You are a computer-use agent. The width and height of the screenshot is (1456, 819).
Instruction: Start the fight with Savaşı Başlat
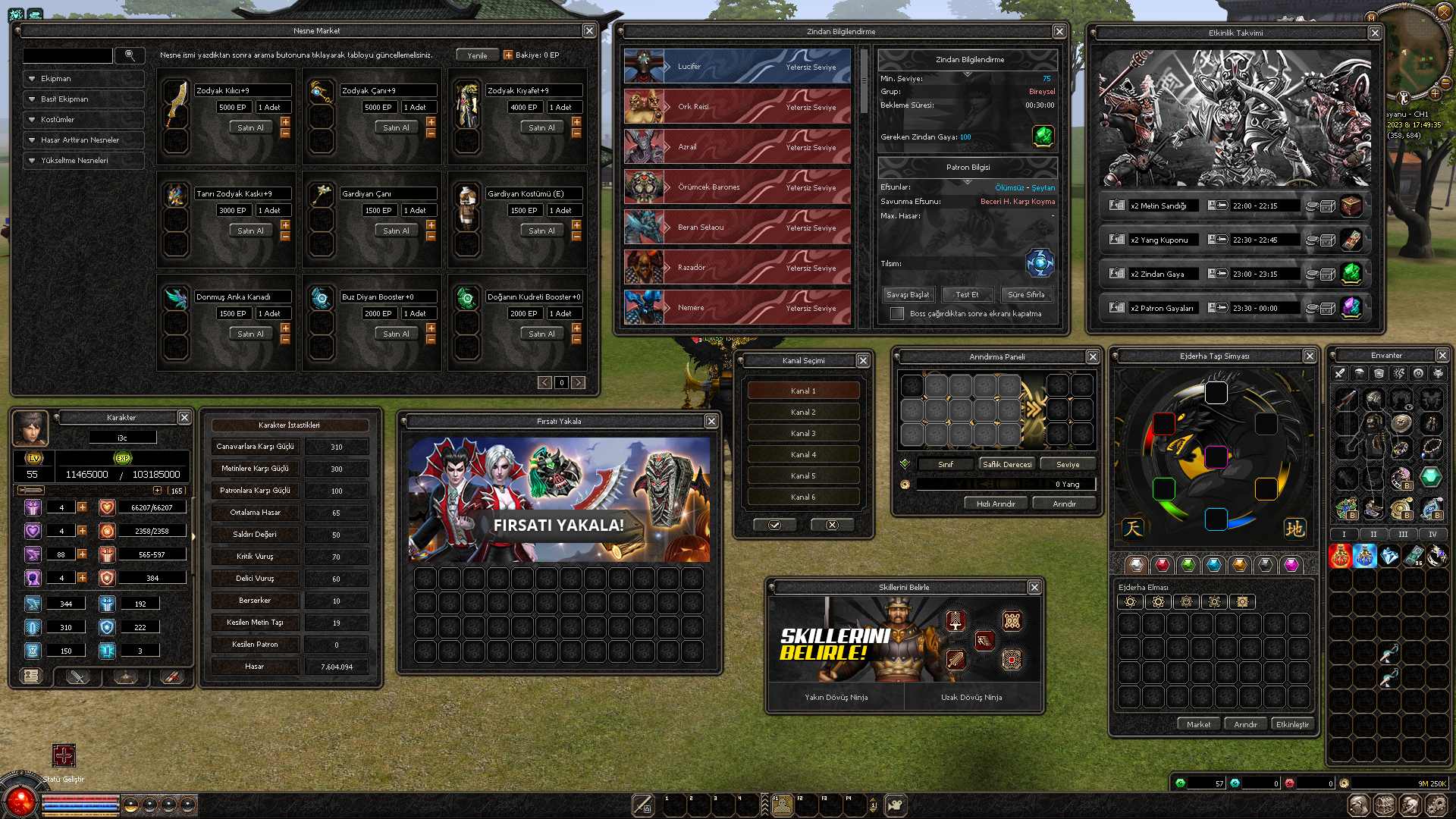point(908,294)
